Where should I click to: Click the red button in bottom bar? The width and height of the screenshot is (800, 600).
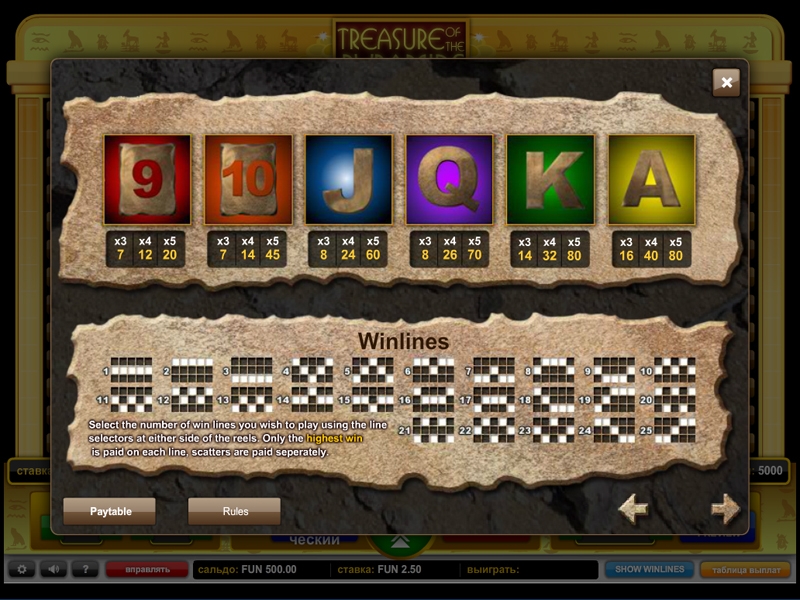(x=146, y=570)
